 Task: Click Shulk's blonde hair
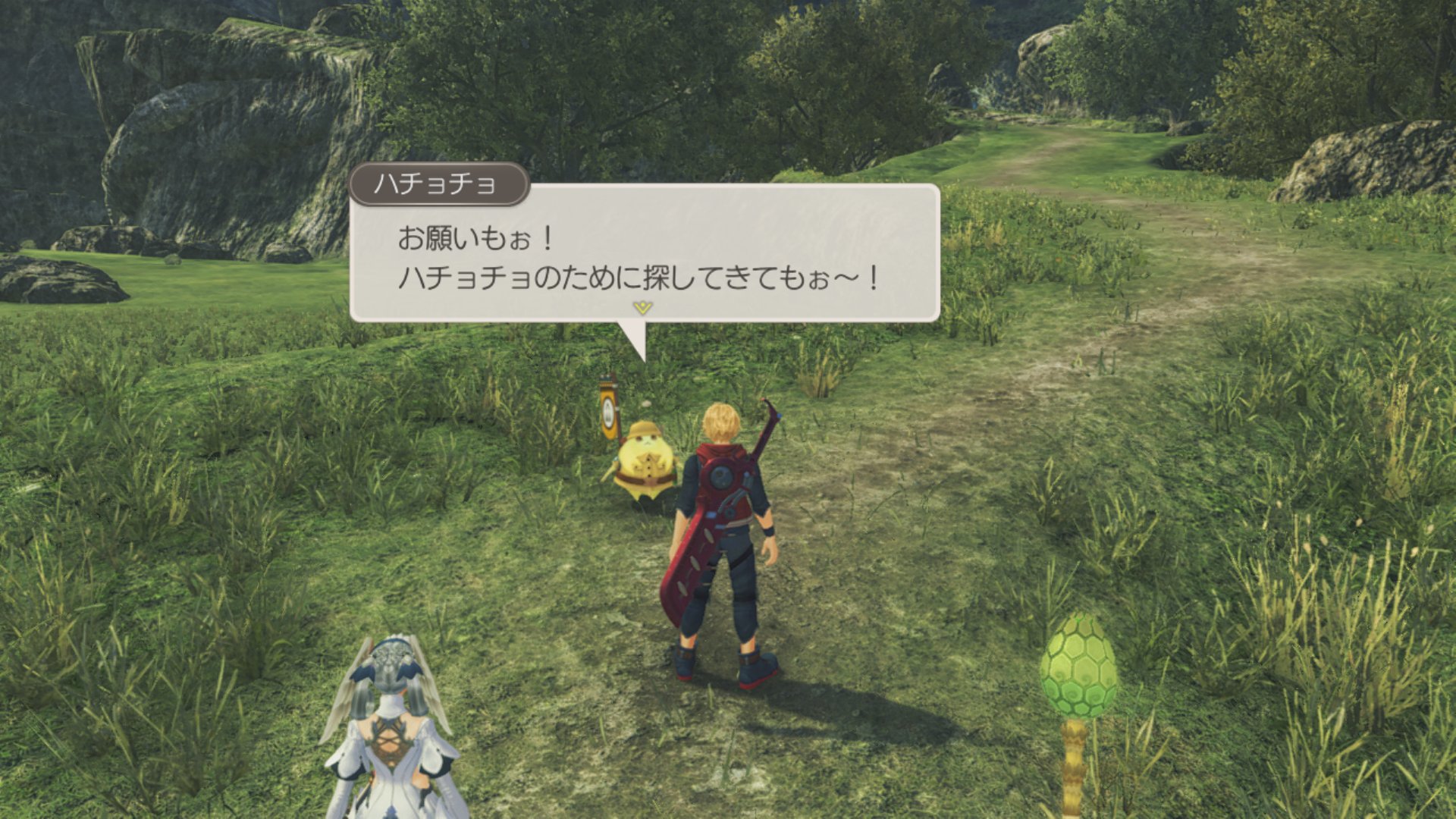720,421
